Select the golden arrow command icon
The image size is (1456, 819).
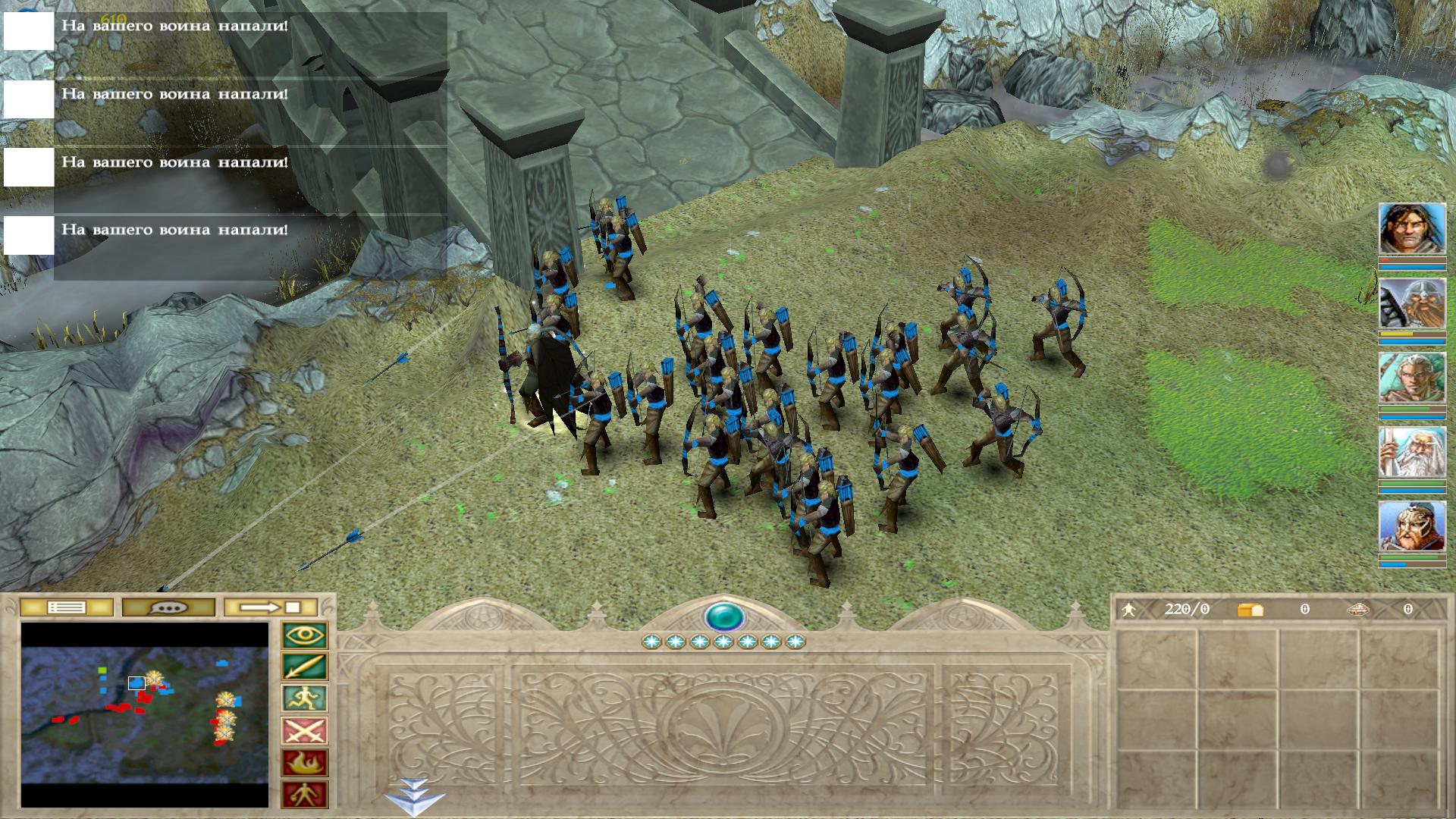[x=304, y=667]
